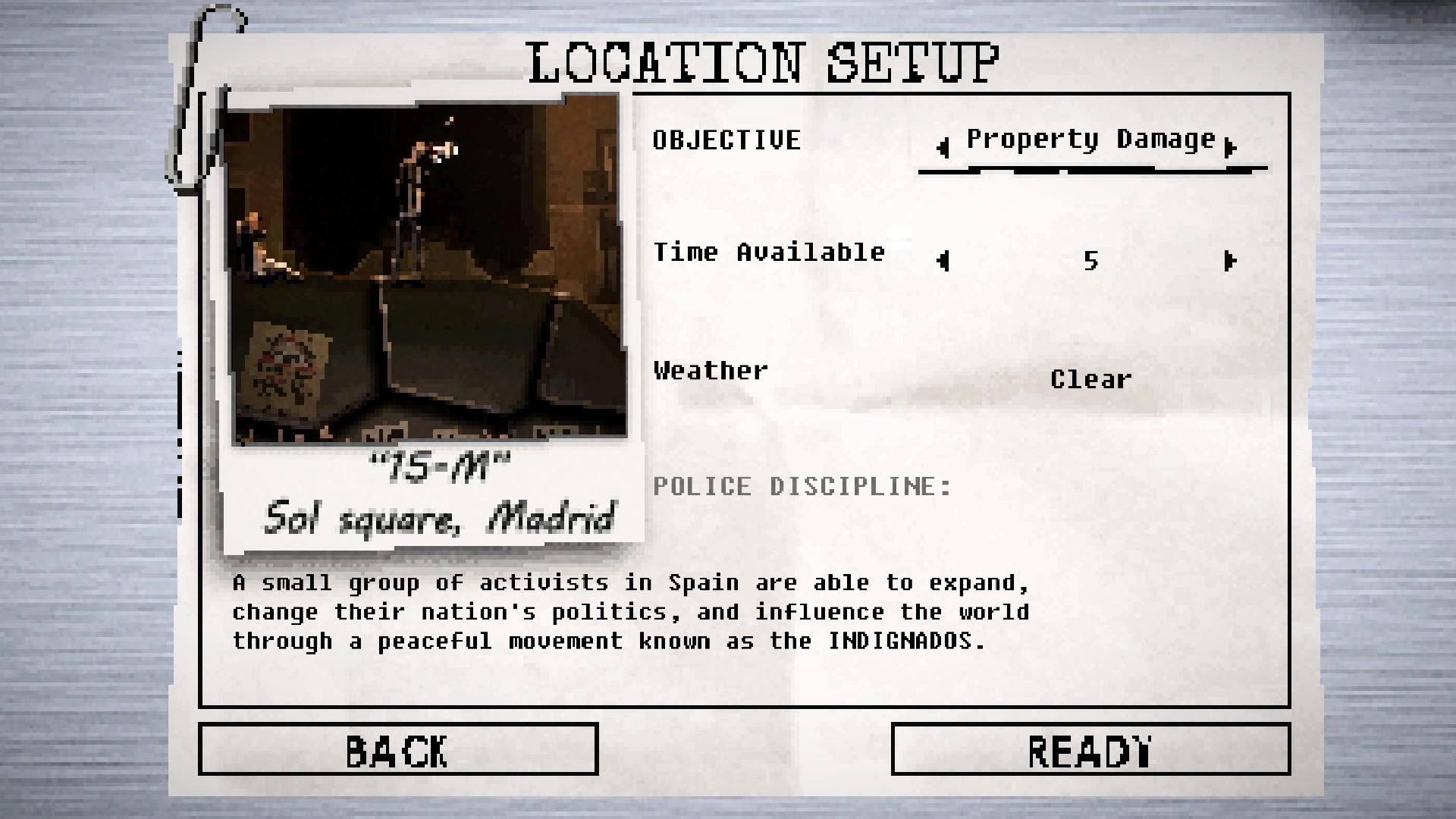
Task: Select the Weather setting labeled Clear
Action: point(1092,379)
